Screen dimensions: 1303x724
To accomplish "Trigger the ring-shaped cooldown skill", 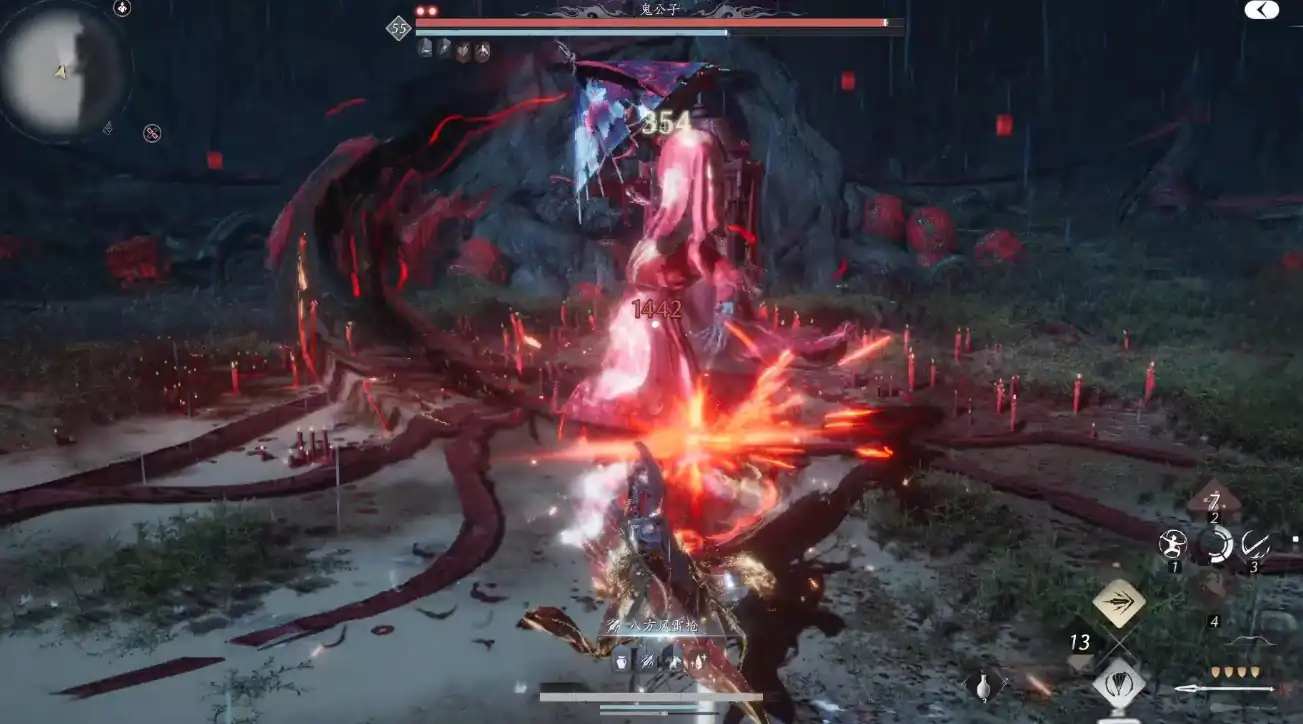I will (1215, 545).
